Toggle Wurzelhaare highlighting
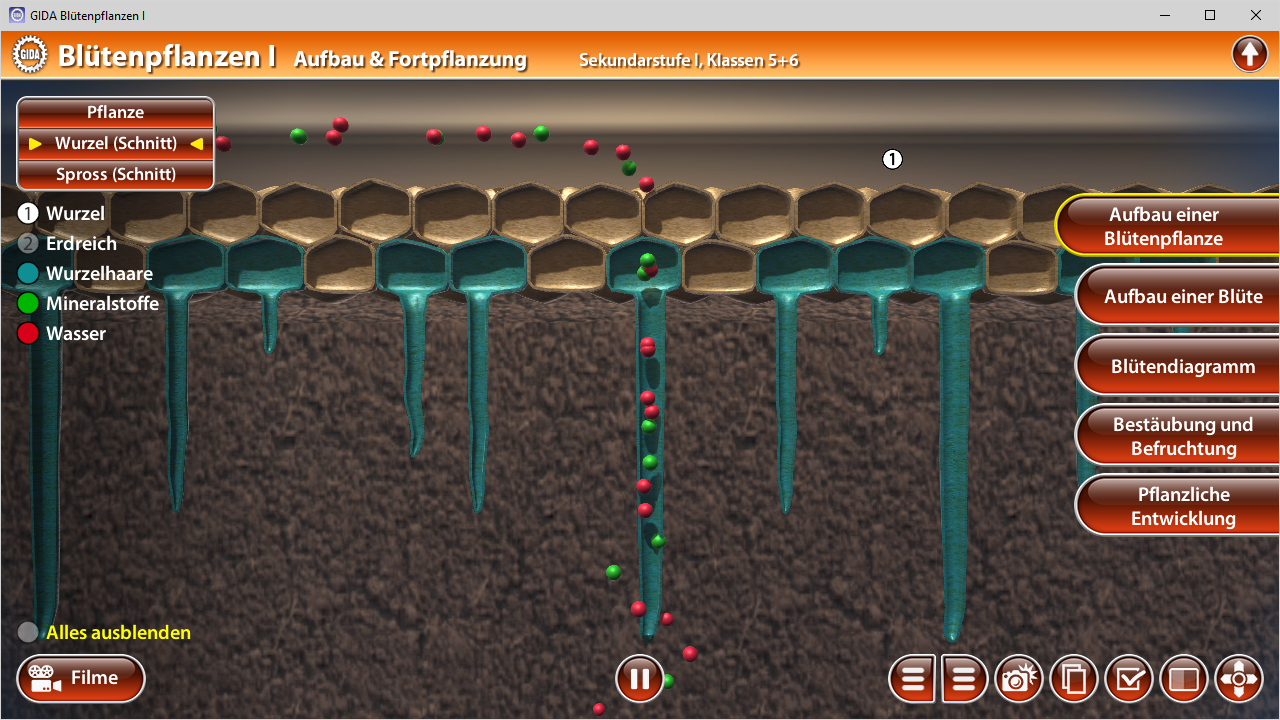 point(28,273)
